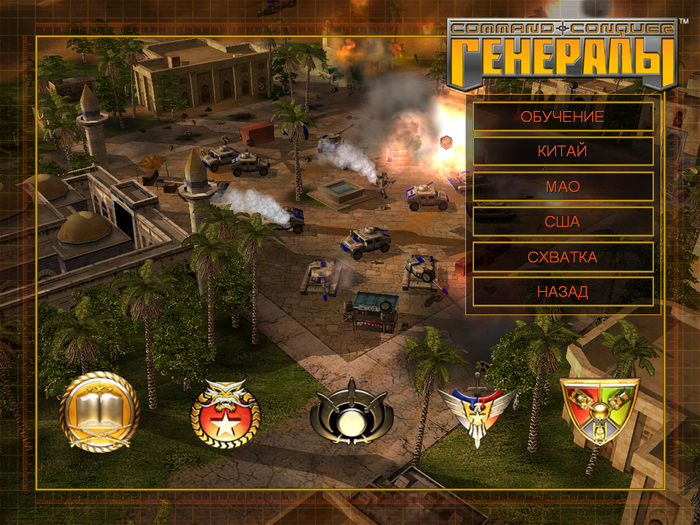Screen dimensions: 700x525
Task: Open the СХВАТКА skirmish mode
Action: click(x=562, y=257)
